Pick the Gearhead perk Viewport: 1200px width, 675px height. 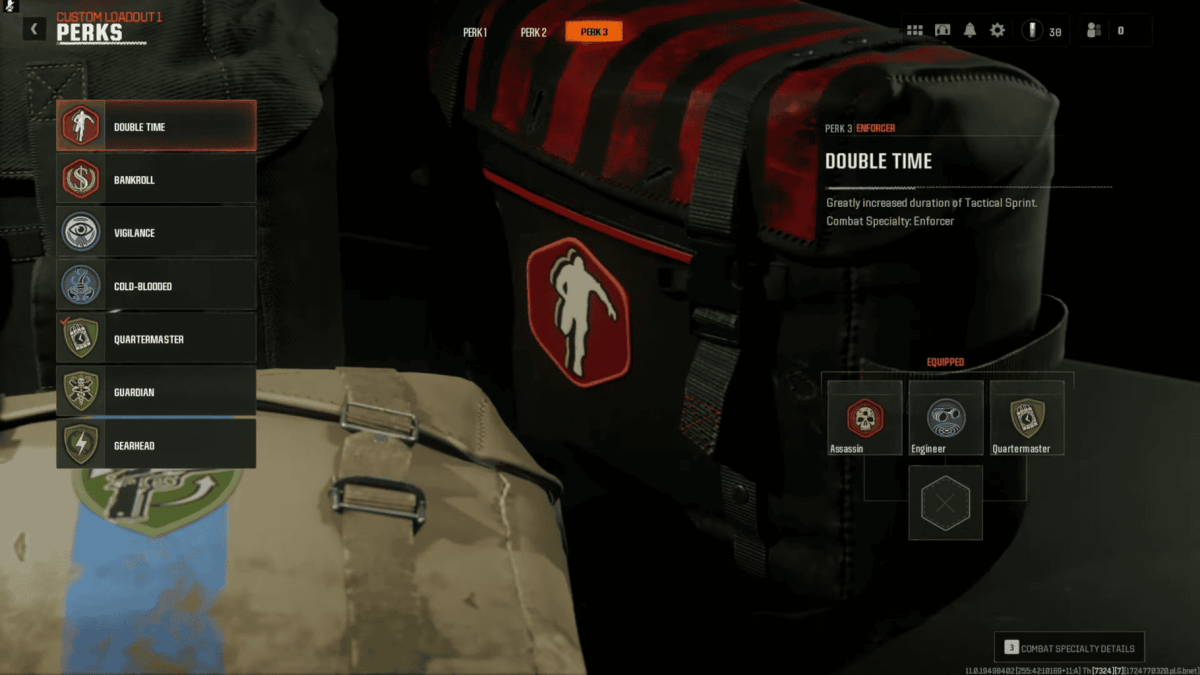156,445
